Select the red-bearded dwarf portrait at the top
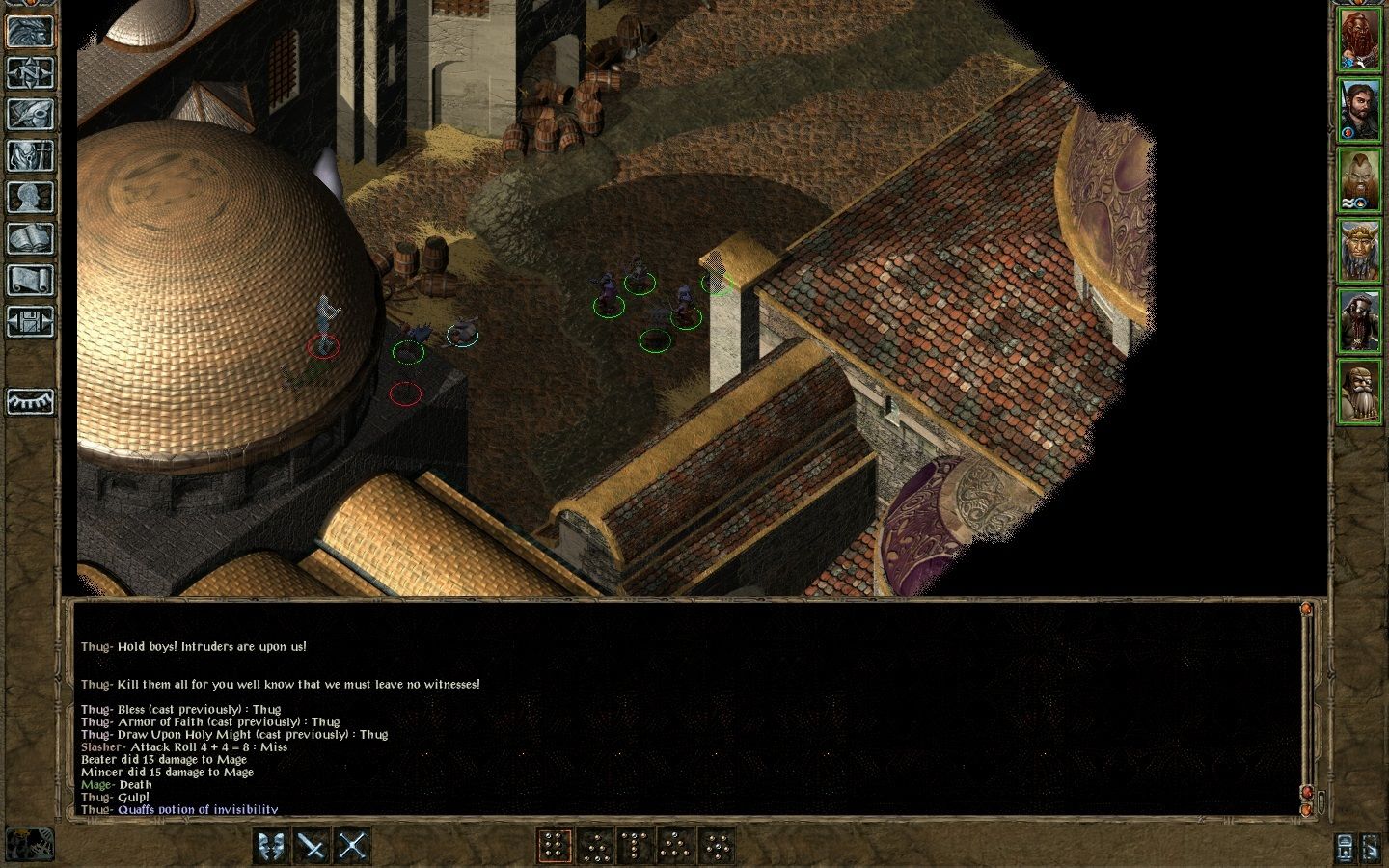Image resolution: width=1389 pixels, height=868 pixels. pos(1359,41)
